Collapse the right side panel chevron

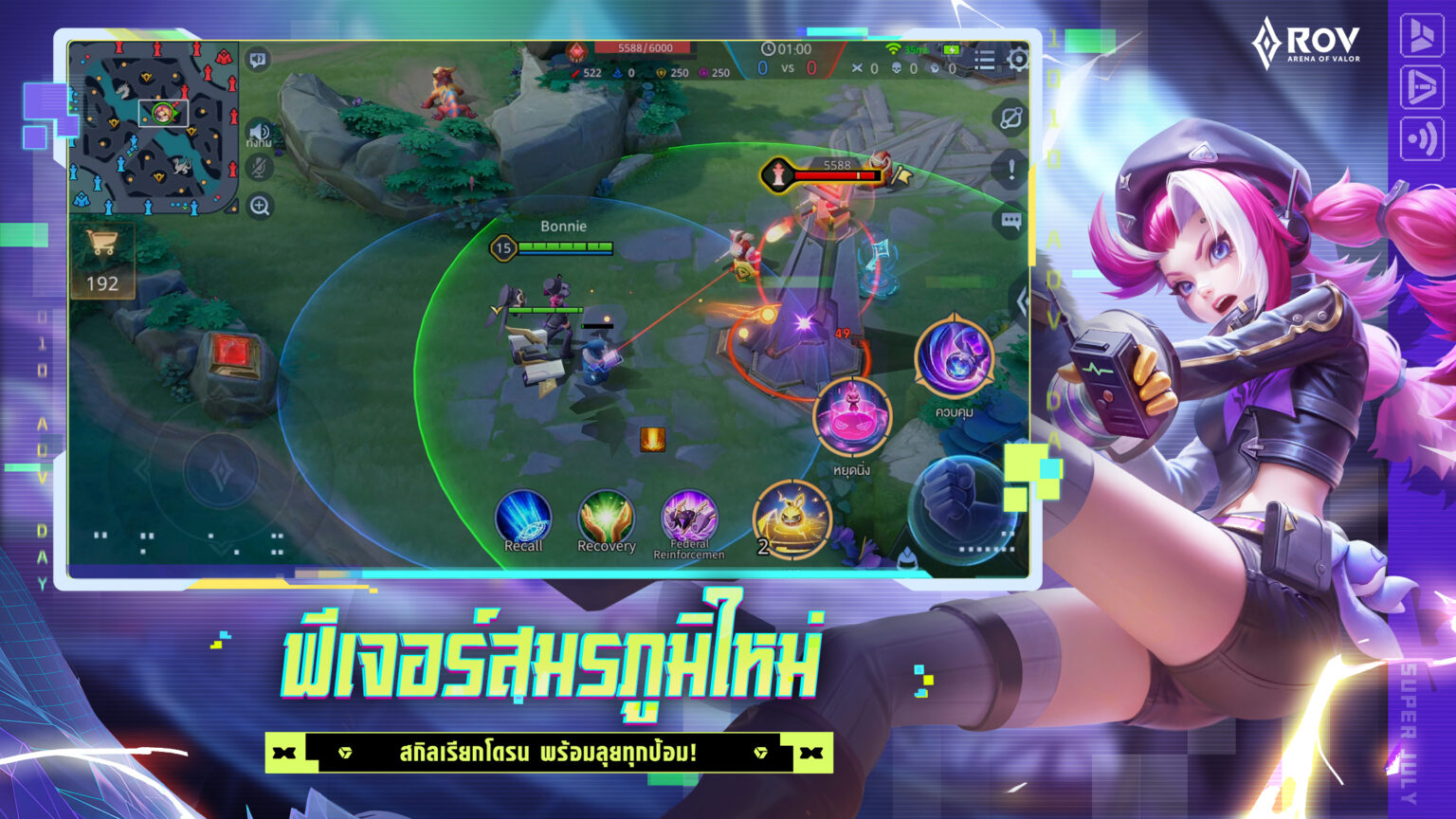[1021, 300]
